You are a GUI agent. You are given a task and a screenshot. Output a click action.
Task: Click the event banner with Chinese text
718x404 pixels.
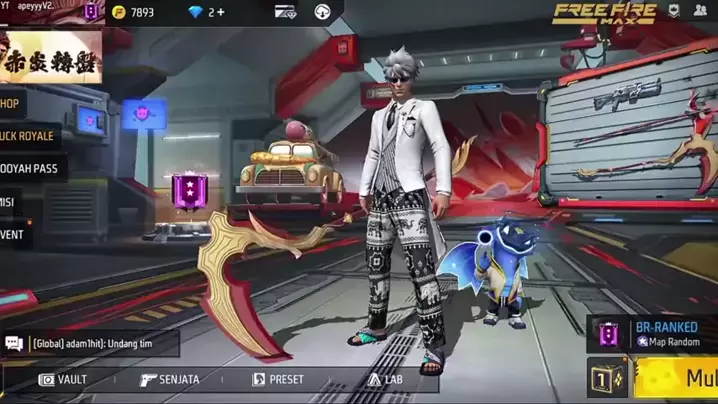[x=51, y=56]
